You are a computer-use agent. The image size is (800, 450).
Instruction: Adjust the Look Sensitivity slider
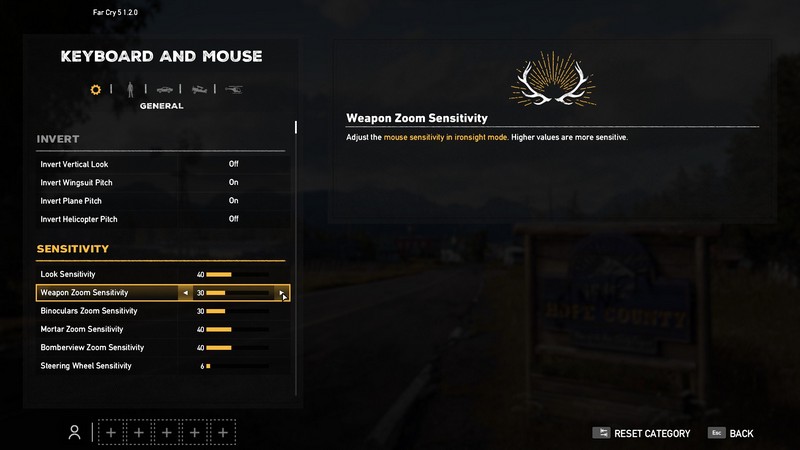click(x=237, y=274)
